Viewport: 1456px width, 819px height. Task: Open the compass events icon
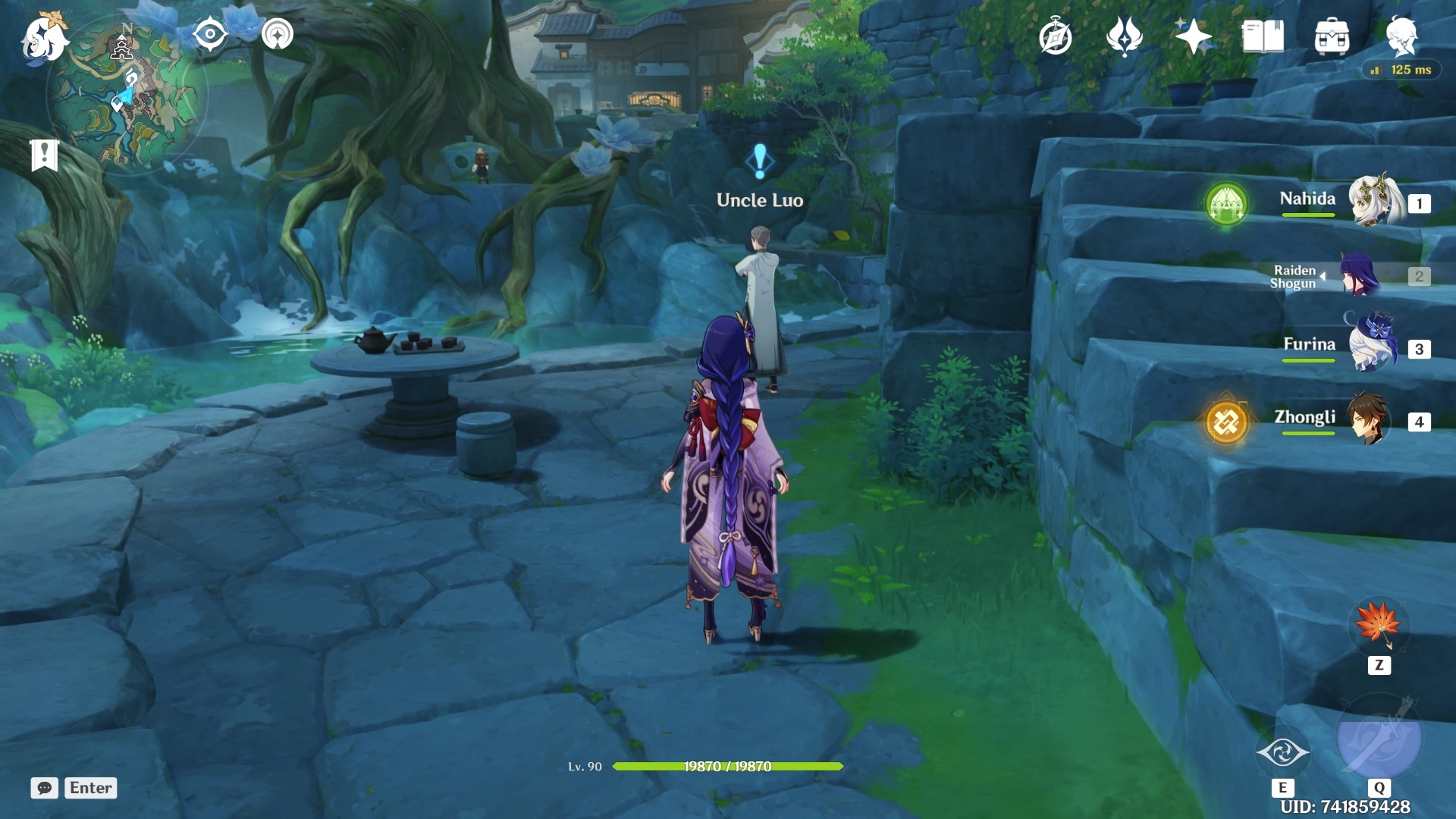1056,36
